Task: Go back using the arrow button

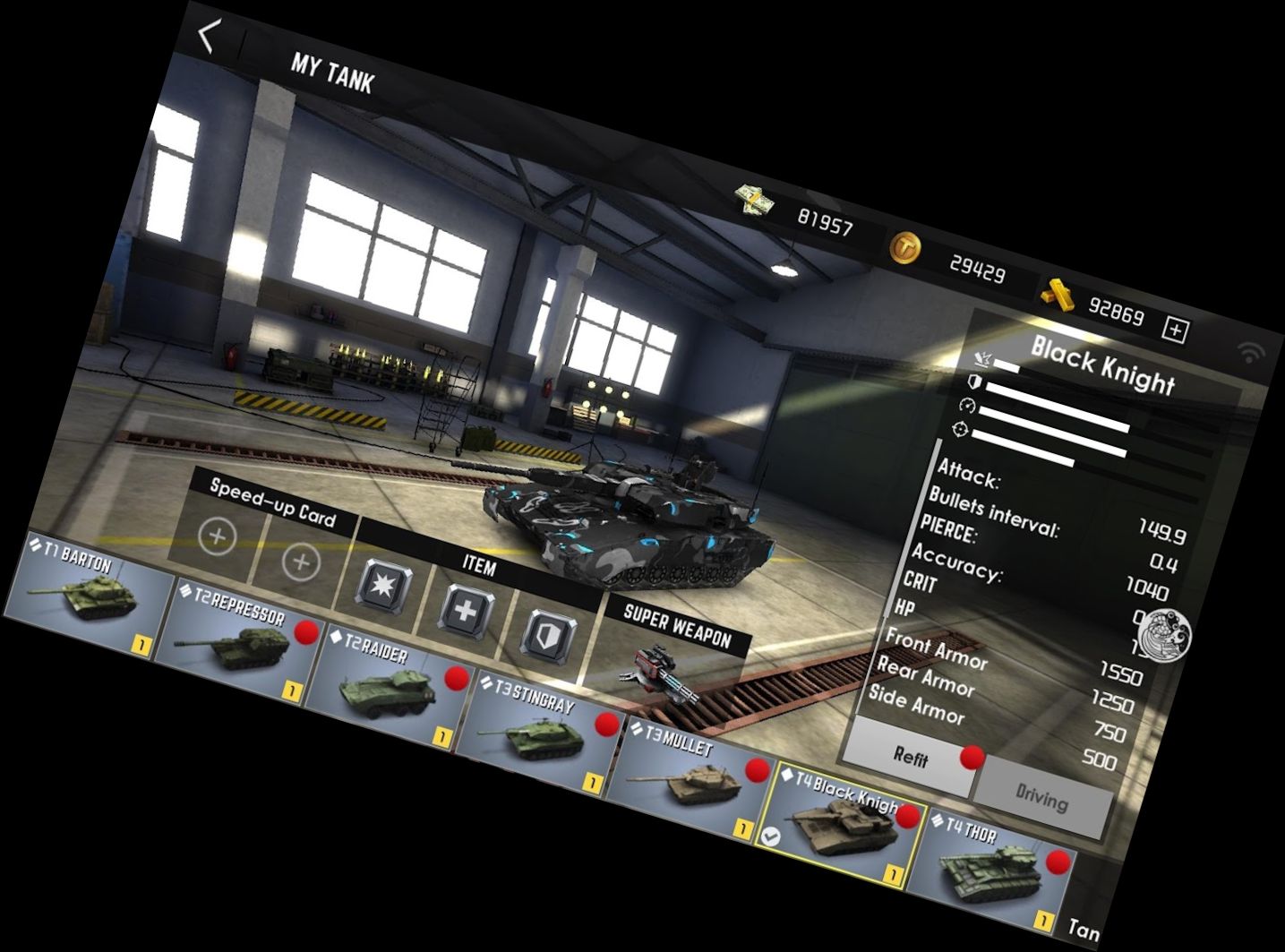Action: pyautogui.click(x=210, y=37)
